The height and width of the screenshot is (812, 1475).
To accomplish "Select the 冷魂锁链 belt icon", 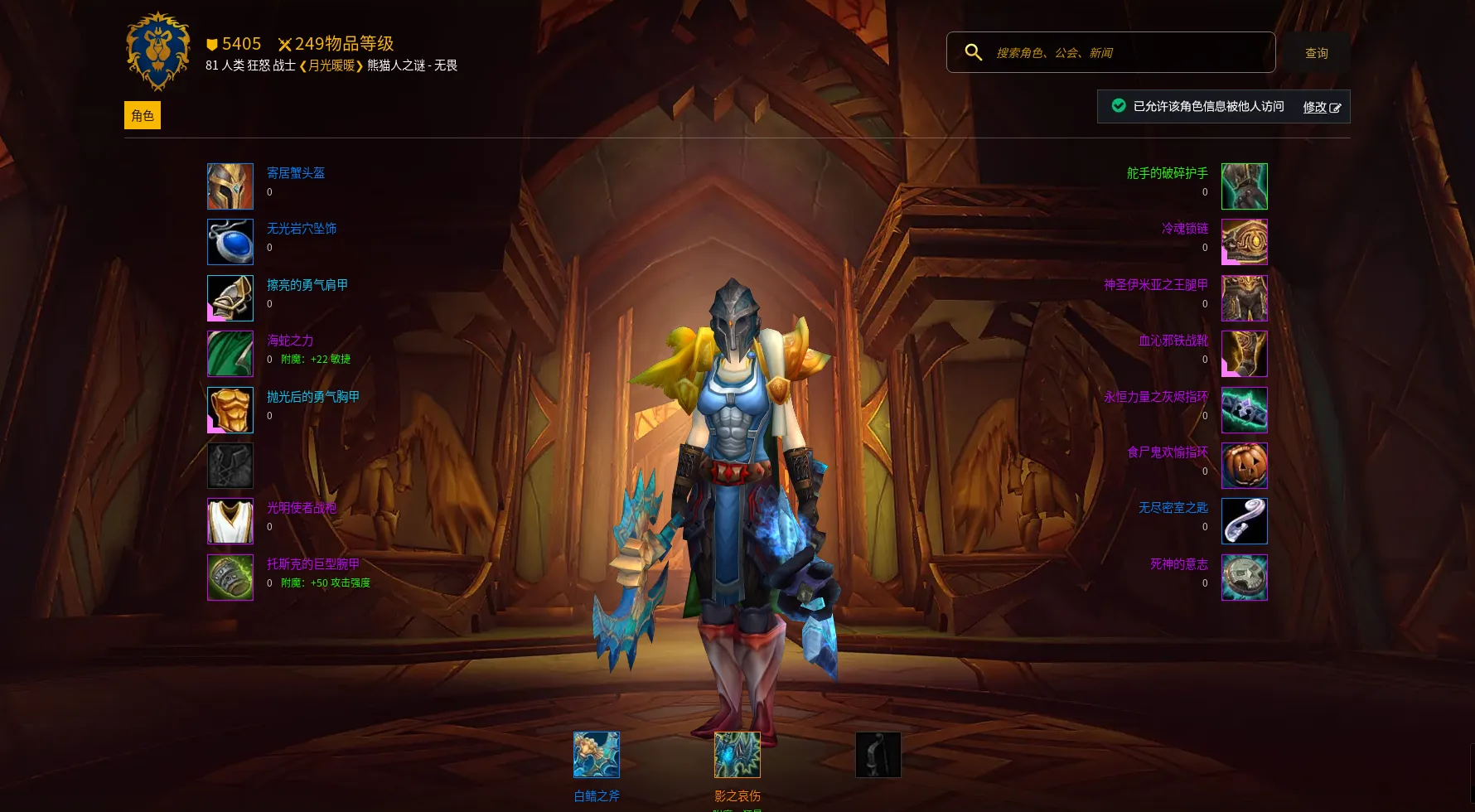I will pyautogui.click(x=1244, y=242).
